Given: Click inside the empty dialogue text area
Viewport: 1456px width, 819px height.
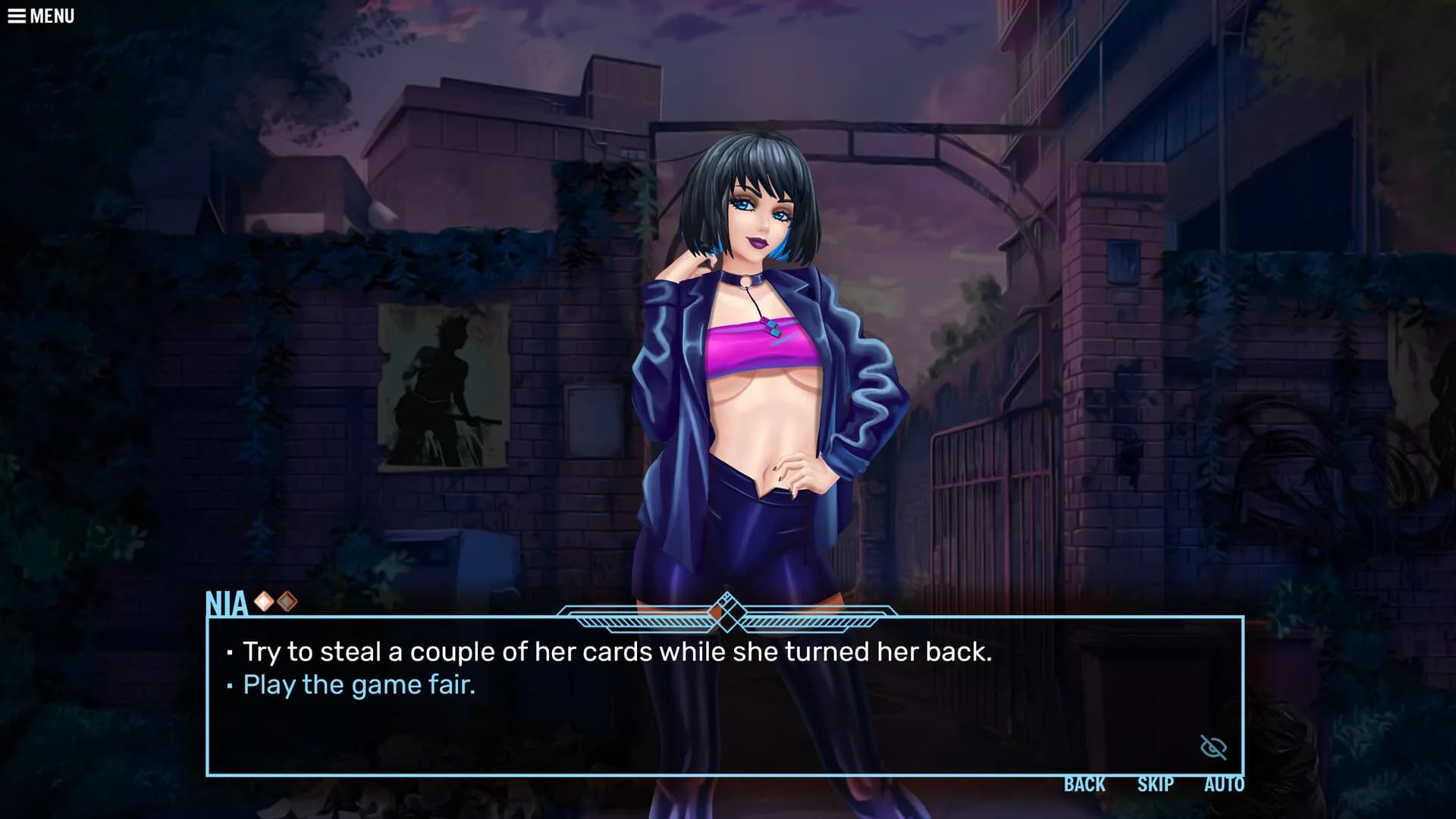Looking at the screenshot, I should pos(682,728).
